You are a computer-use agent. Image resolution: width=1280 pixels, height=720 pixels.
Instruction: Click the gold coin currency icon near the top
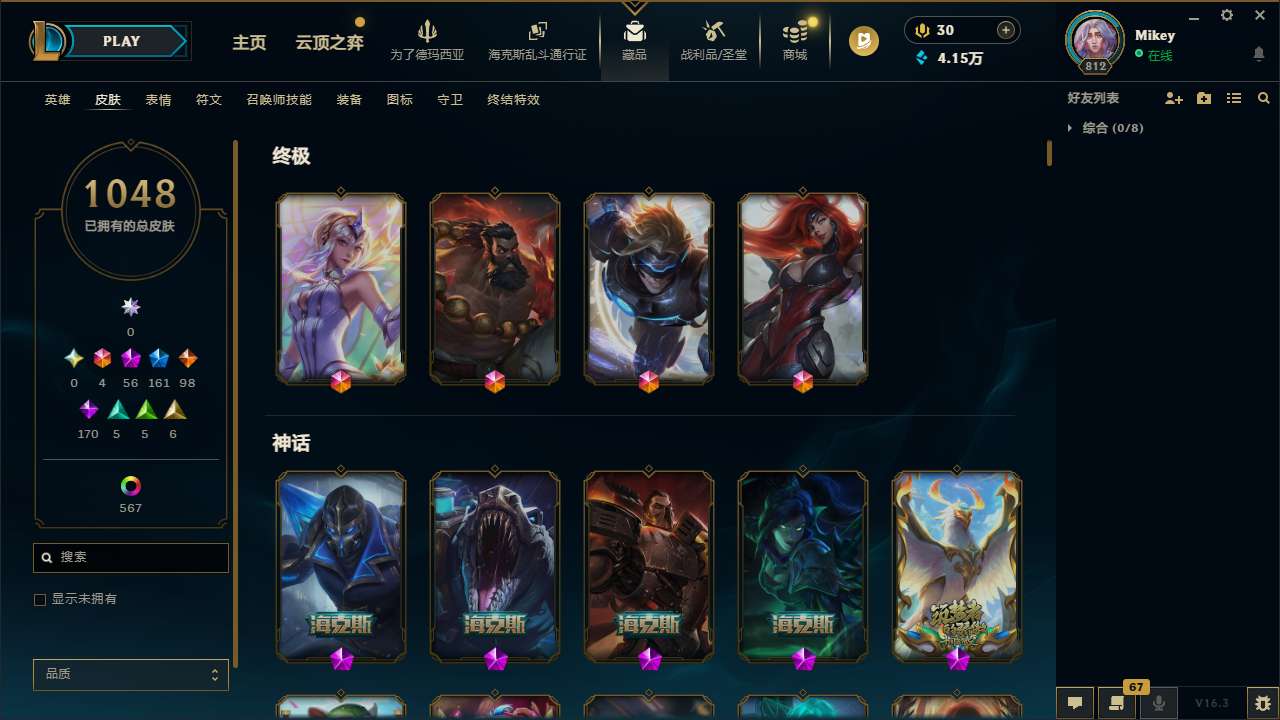point(922,30)
